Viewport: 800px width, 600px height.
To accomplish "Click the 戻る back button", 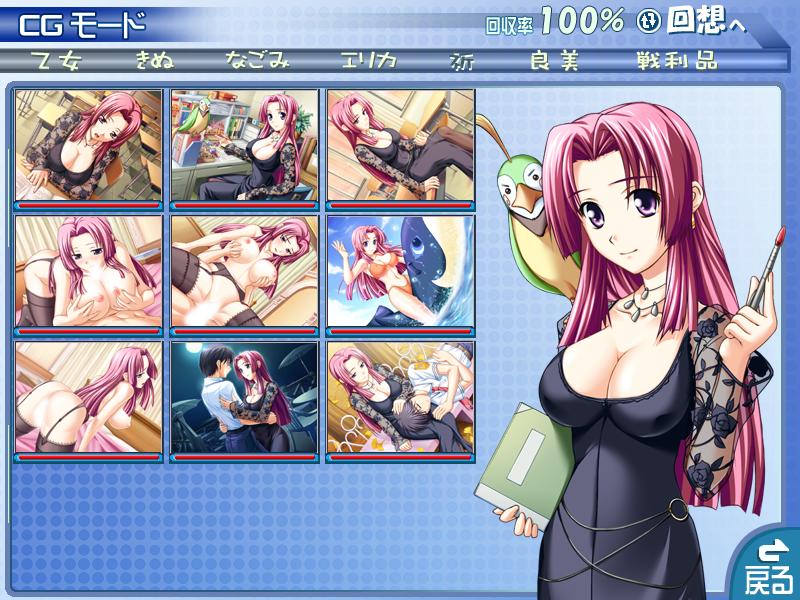I will tap(767, 567).
